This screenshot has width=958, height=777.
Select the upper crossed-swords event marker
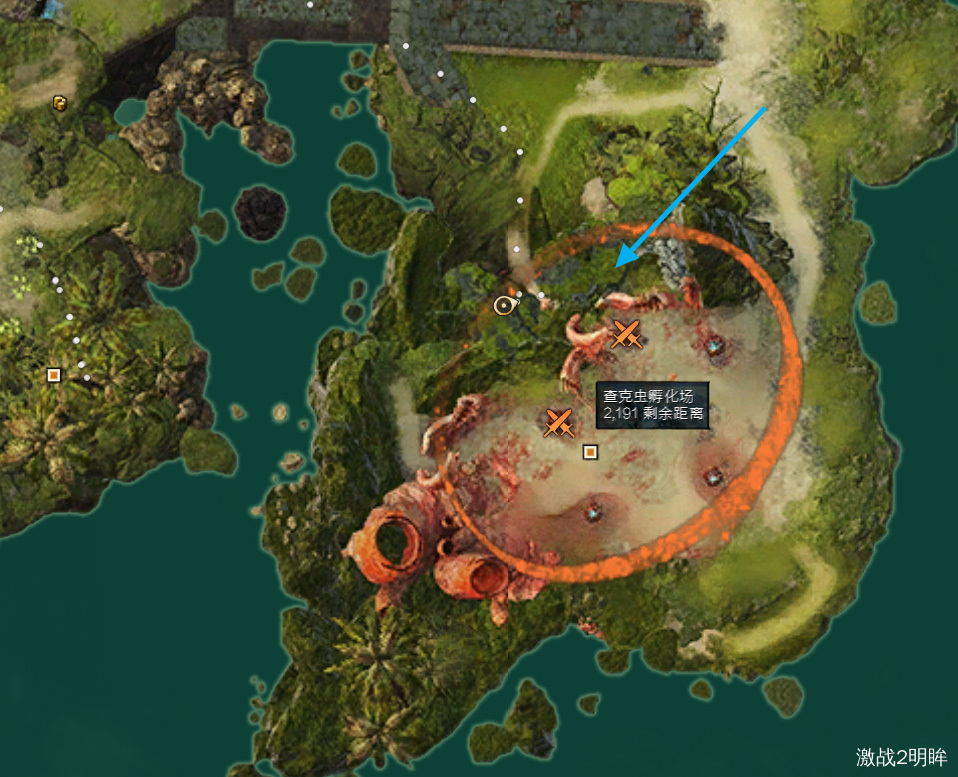tap(626, 335)
